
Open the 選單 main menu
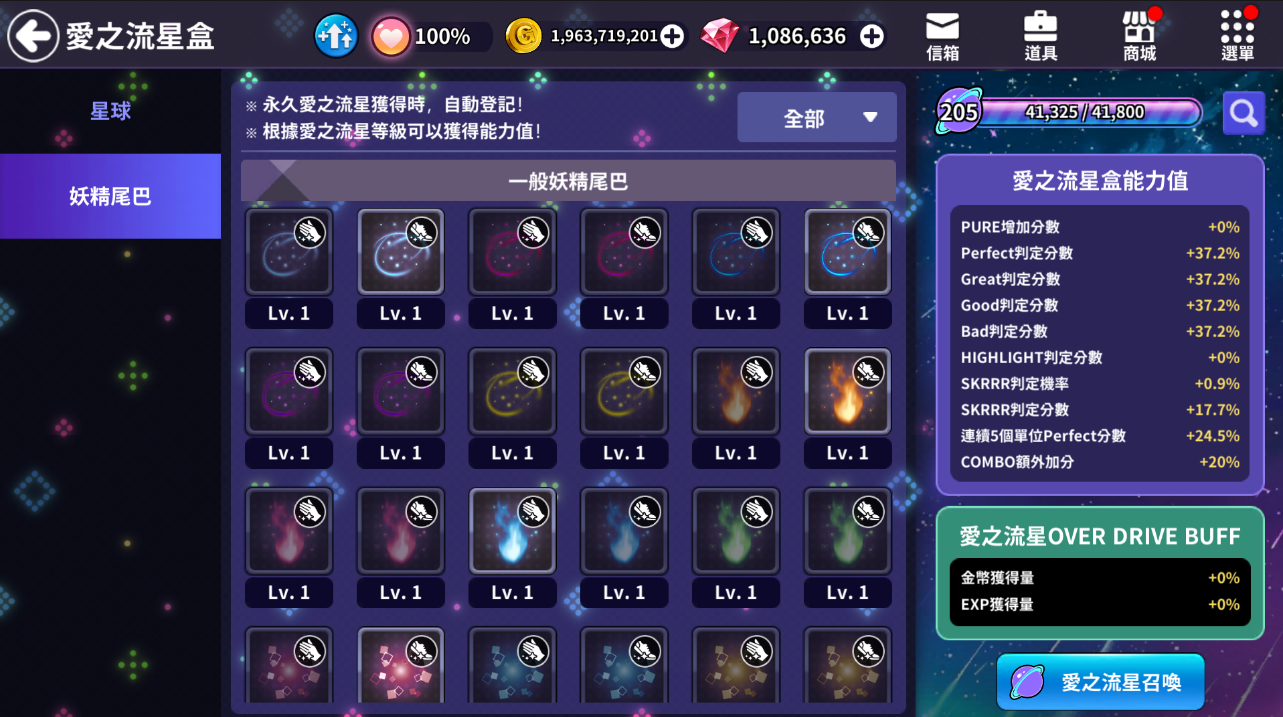tap(1237, 37)
